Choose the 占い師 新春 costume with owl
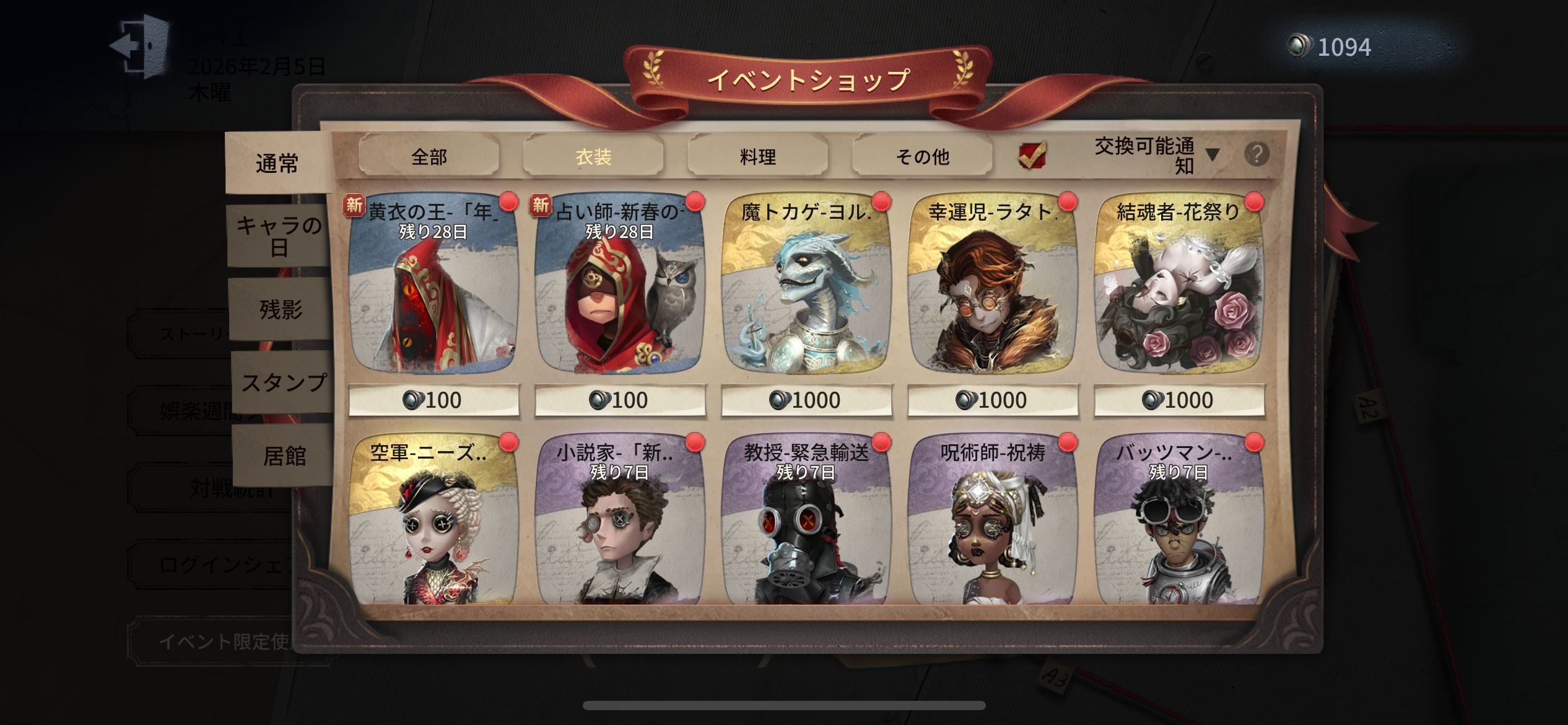This screenshot has width=1568, height=725. pyautogui.click(x=620, y=291)
